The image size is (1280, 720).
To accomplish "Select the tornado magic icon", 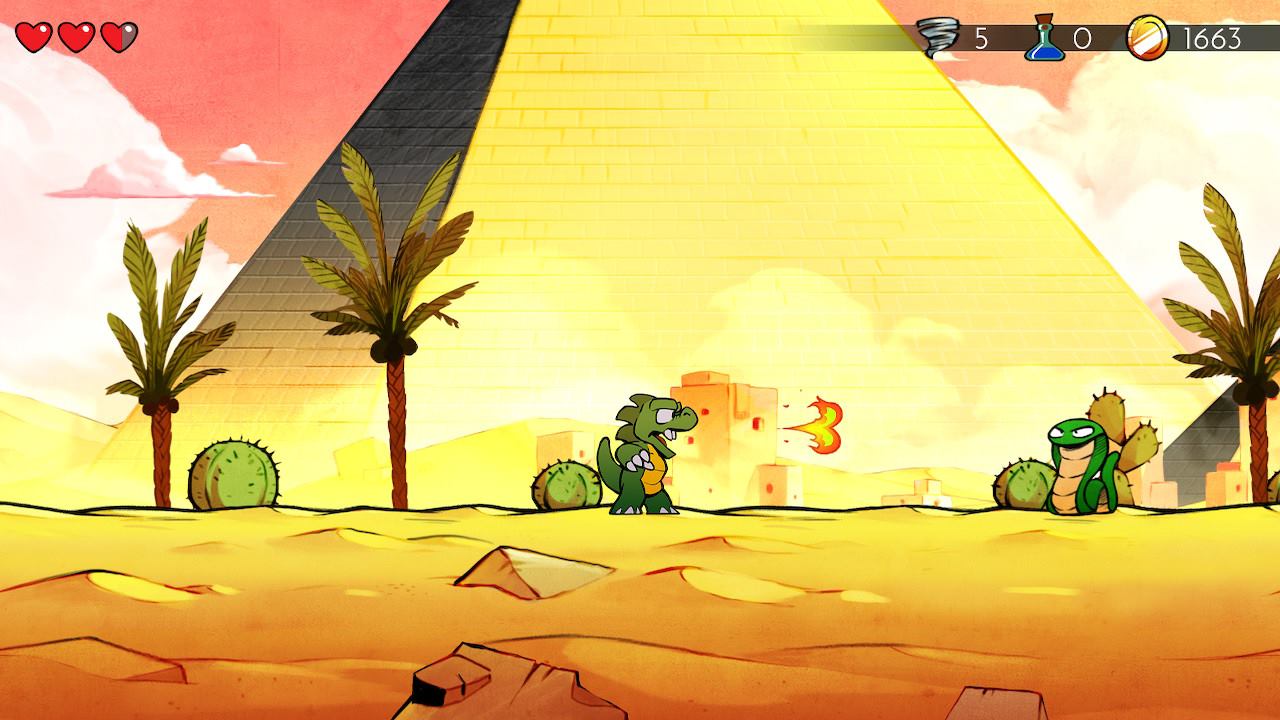I will (938, 39).
